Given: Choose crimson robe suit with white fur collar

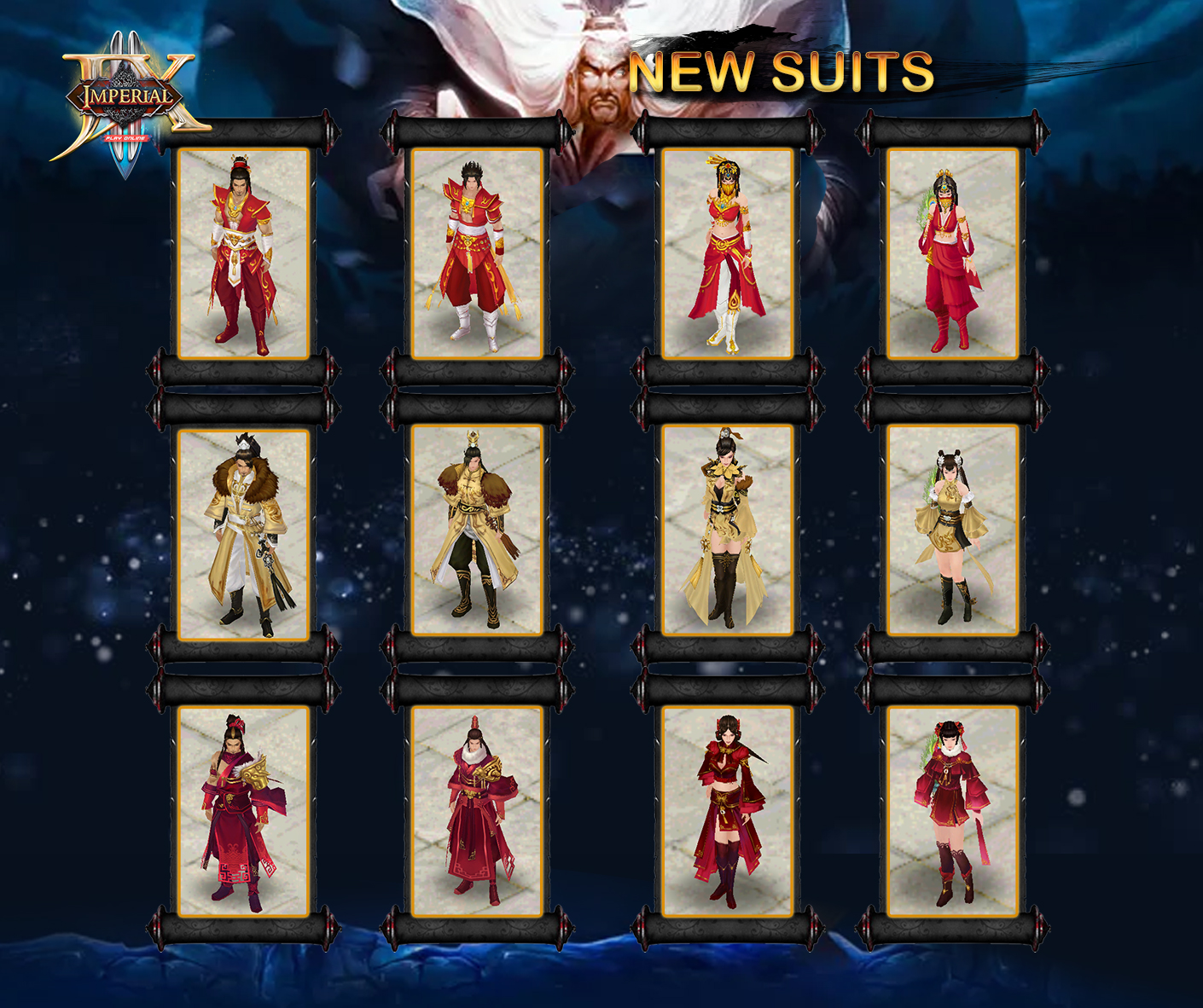Looking at the screenshot, I should [477, 812].
